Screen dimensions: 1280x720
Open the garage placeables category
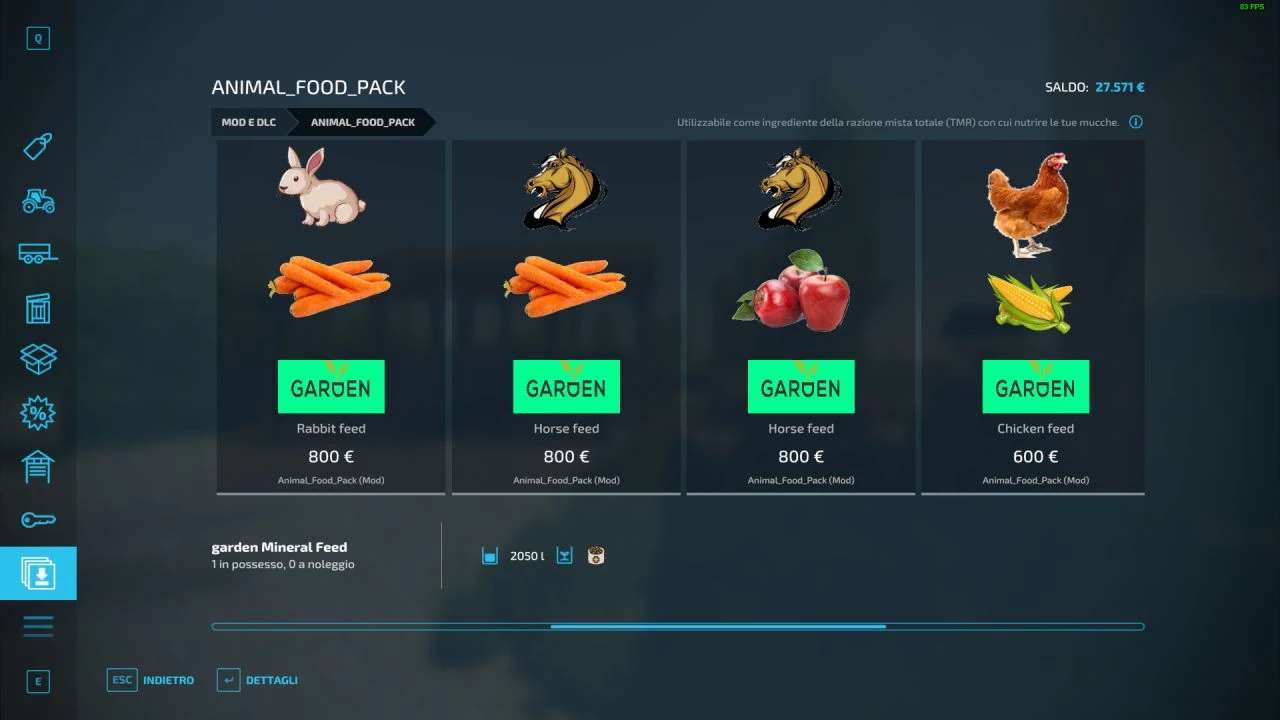(x=38, y=466)
